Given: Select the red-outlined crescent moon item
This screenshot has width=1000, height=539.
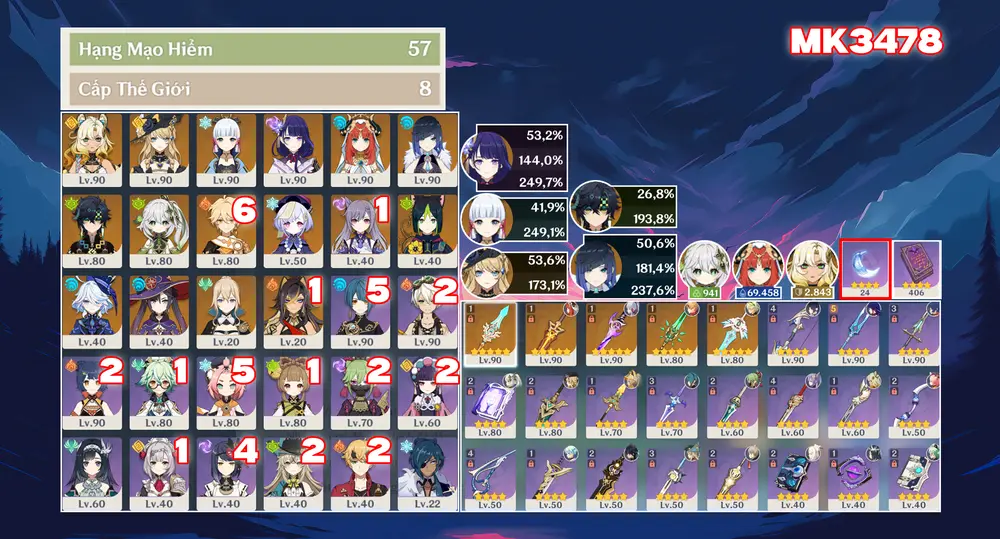Looking at the screenshot, I should [864, 268].
